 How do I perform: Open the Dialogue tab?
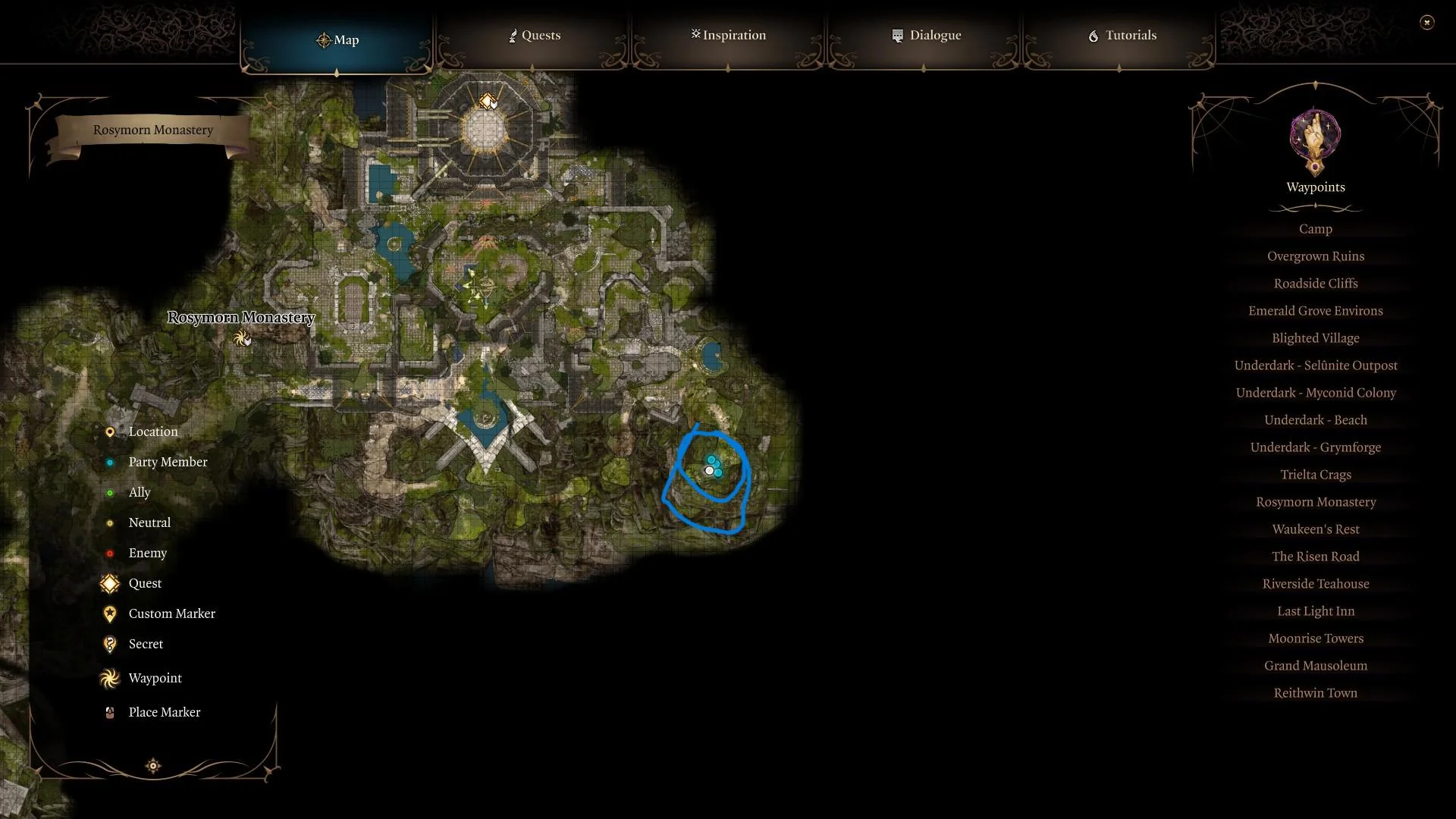click(927, 35)
